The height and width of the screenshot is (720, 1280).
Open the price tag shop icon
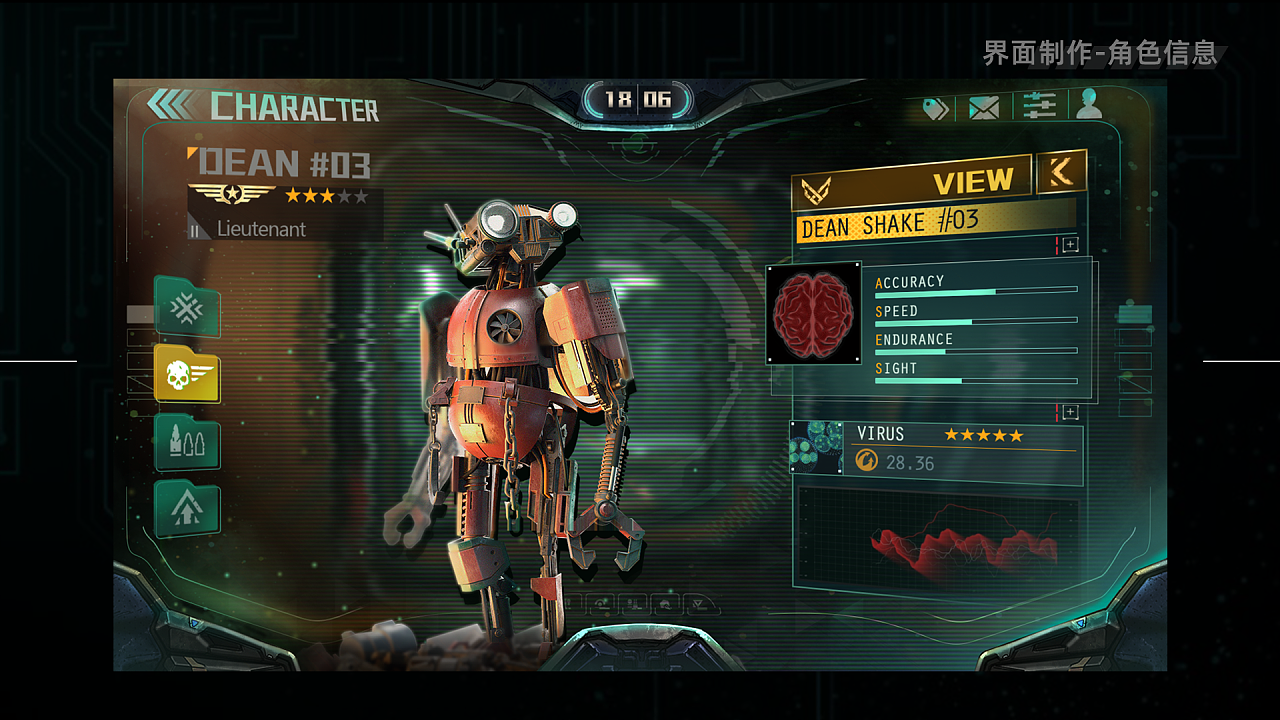(935, 108)
